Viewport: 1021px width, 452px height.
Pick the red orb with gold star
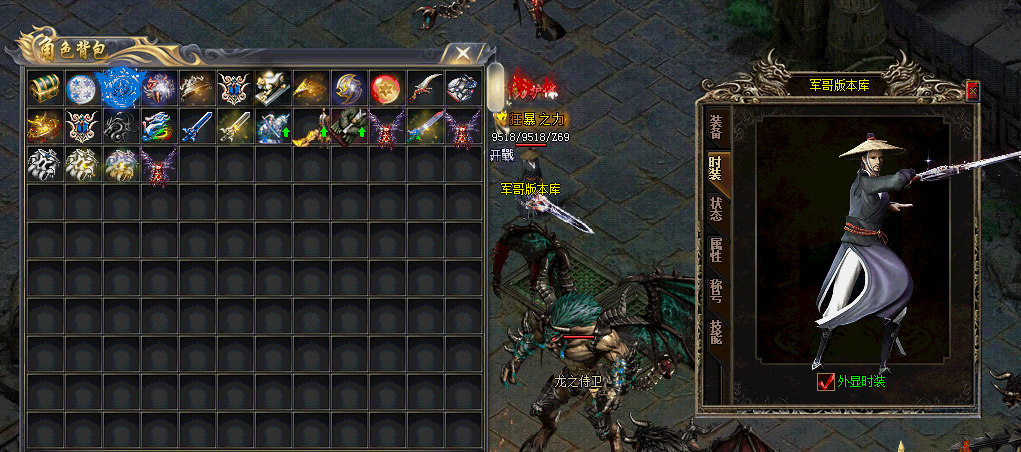[x=385, y=88]
